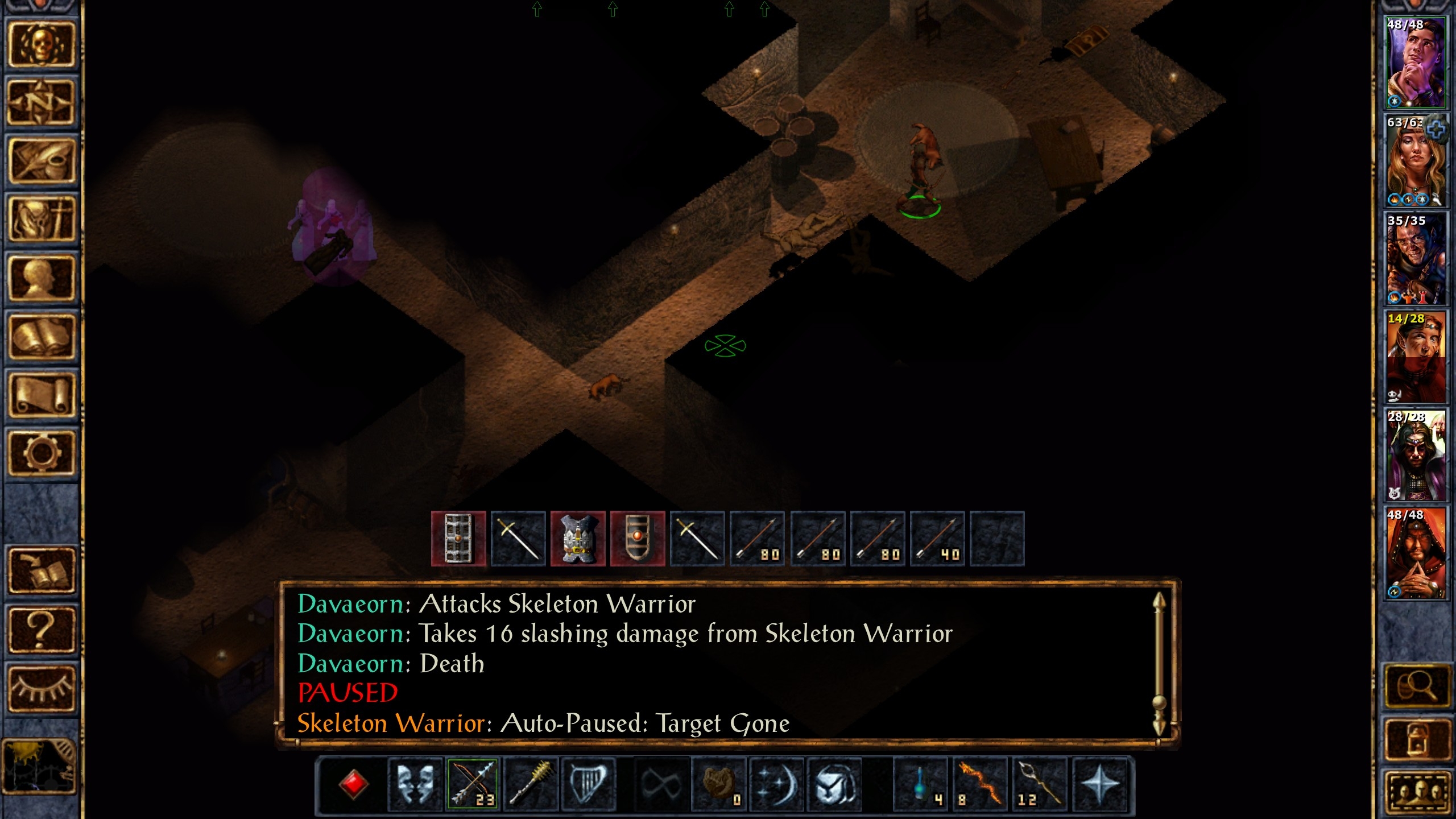Pick up the plate armor from loot bar
The height and width of the screenshot is (819, 1456).
tap(578, 539)
